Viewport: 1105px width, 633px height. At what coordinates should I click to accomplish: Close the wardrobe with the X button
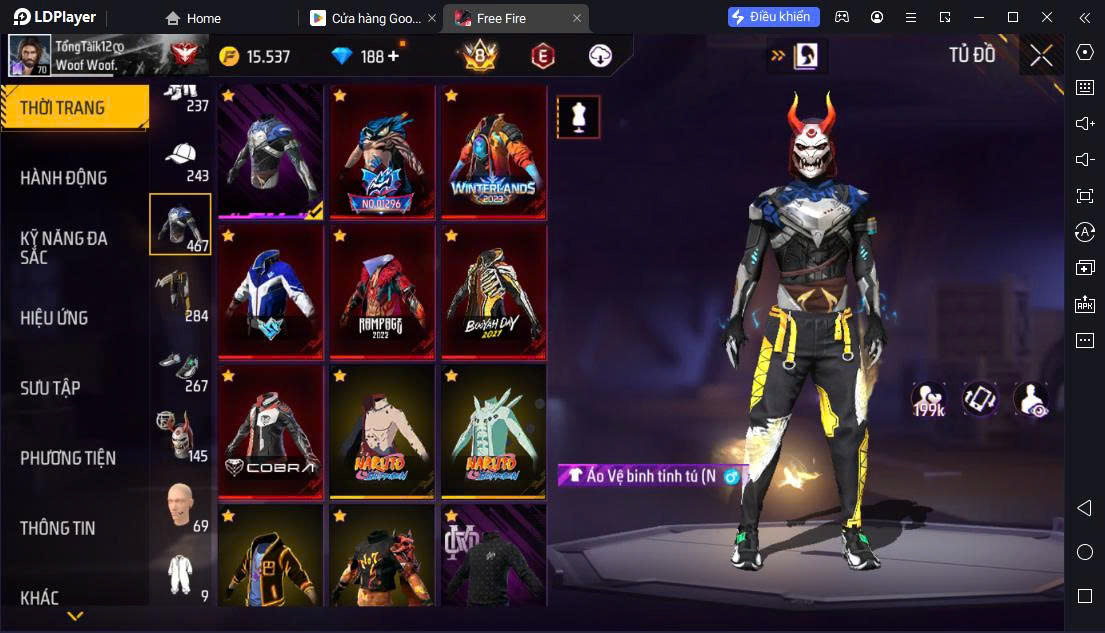pyautogui.click(x=1041, y=56)
